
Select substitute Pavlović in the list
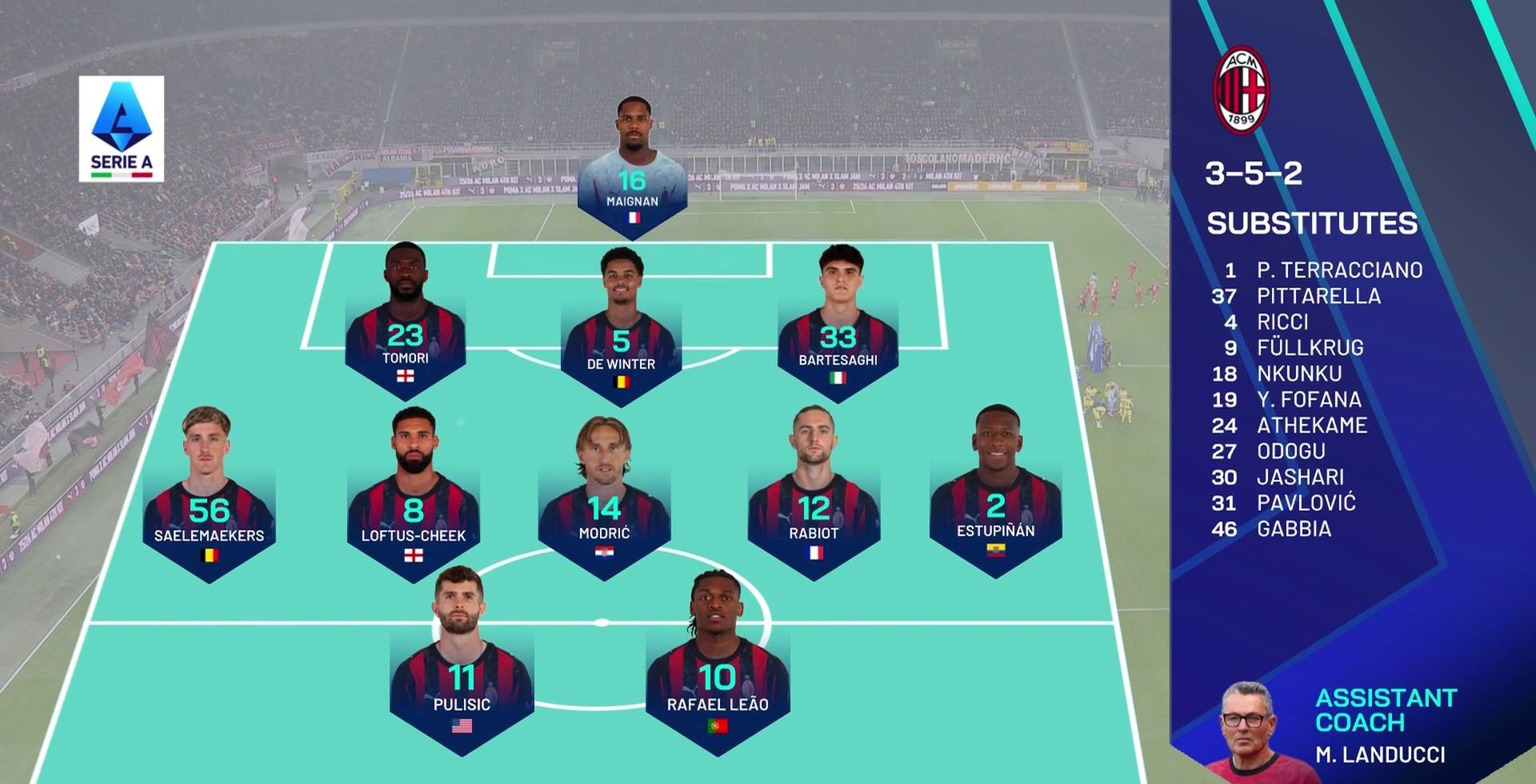1306,503
